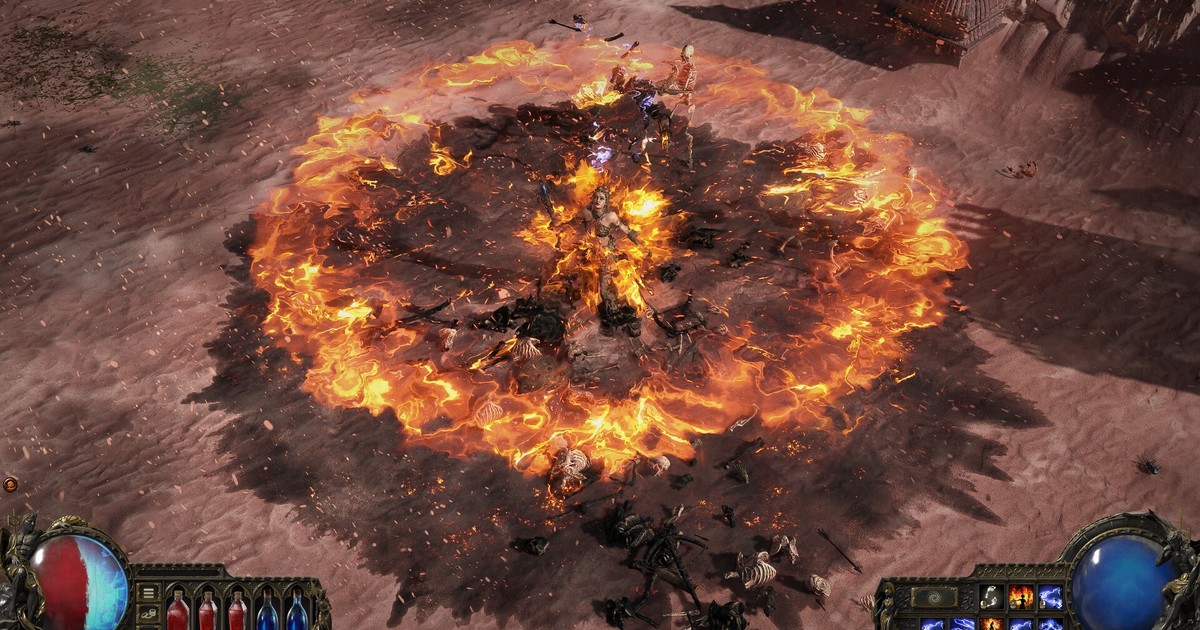This screenshot has width=1200, height=630.
Task: Select the white footprints move skill
Action: (991, 597)
